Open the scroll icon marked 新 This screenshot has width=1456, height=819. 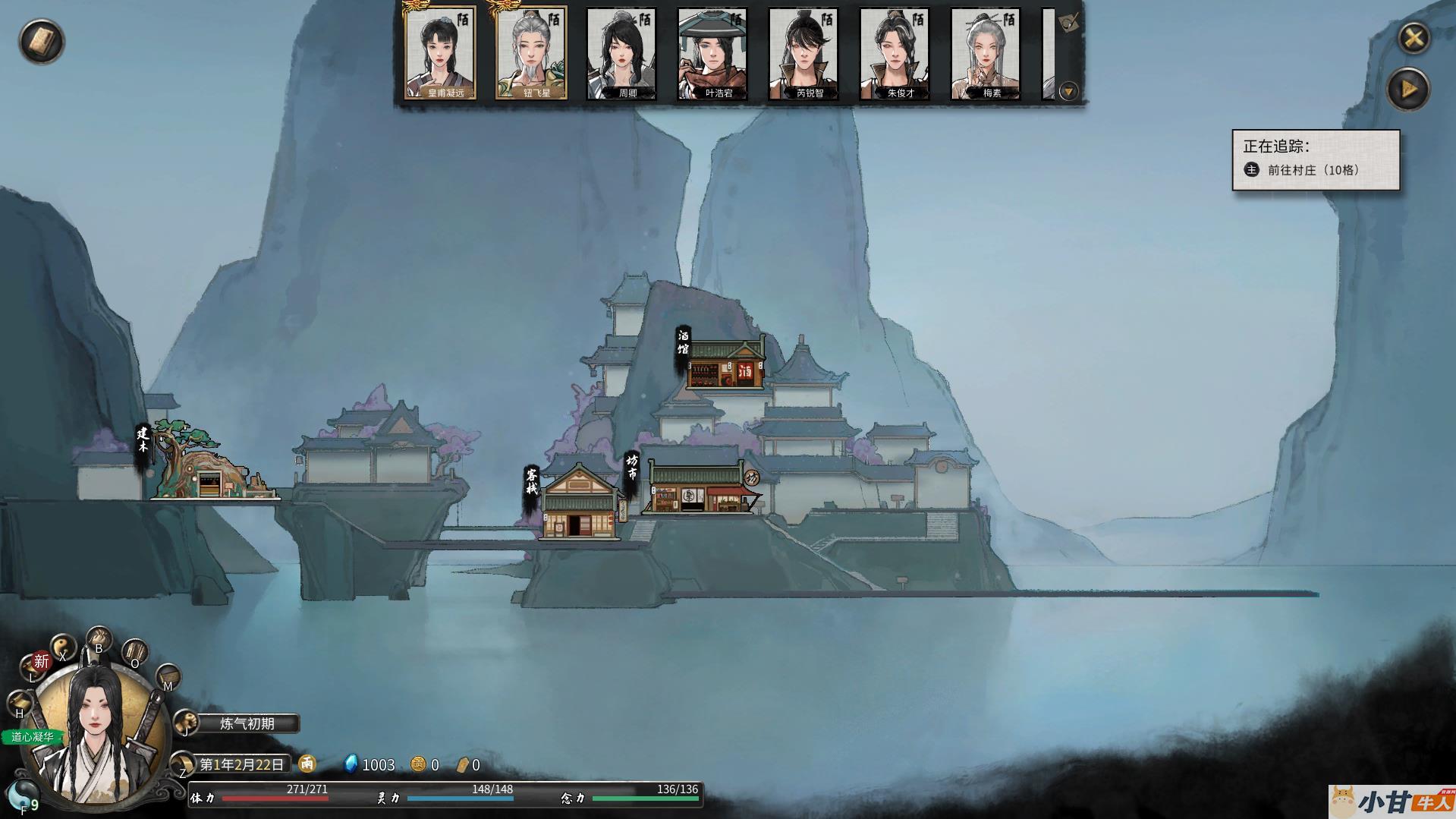pos(39,662)
